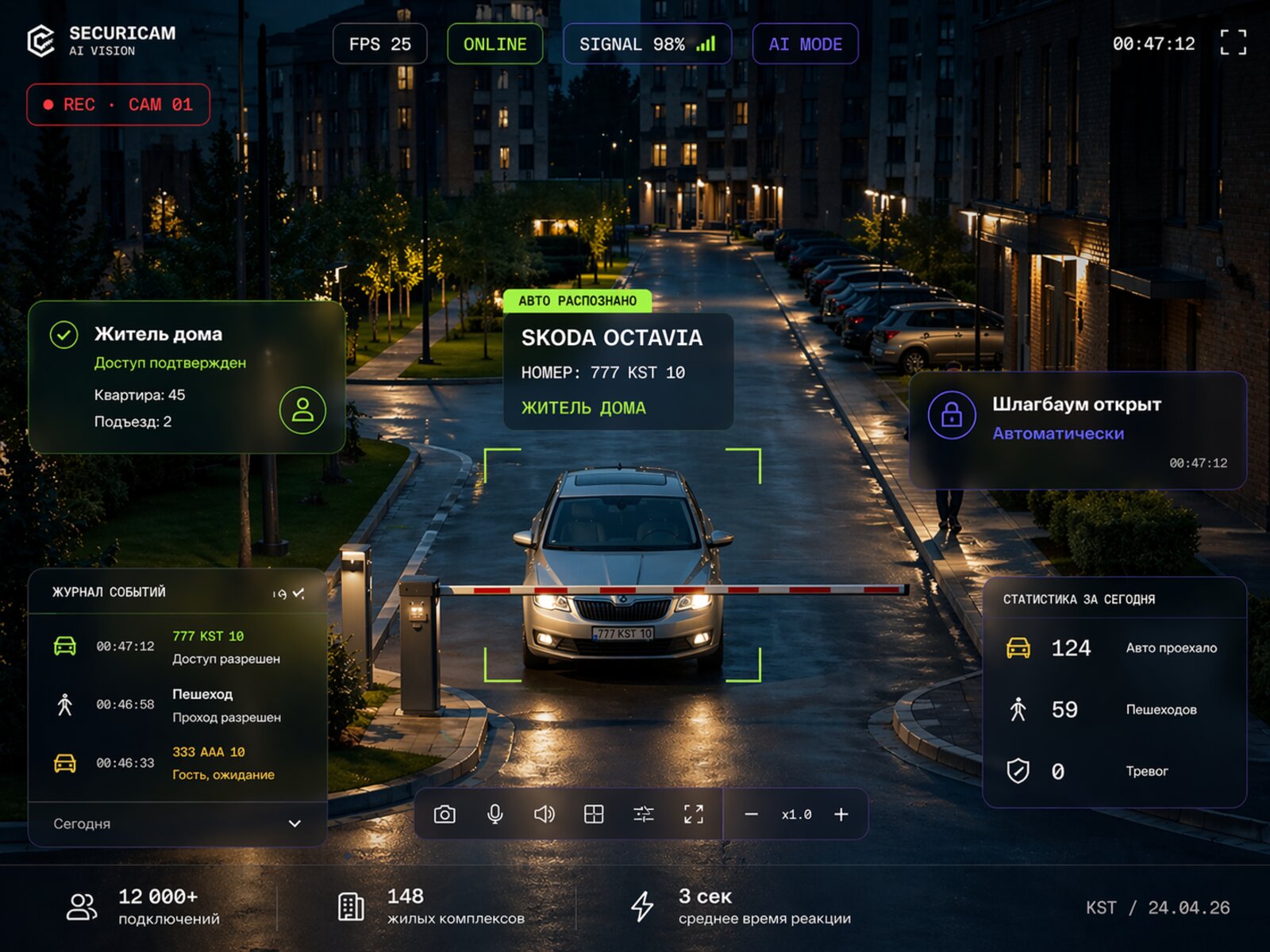Toggle the speaker sound button

click(545, 814)
